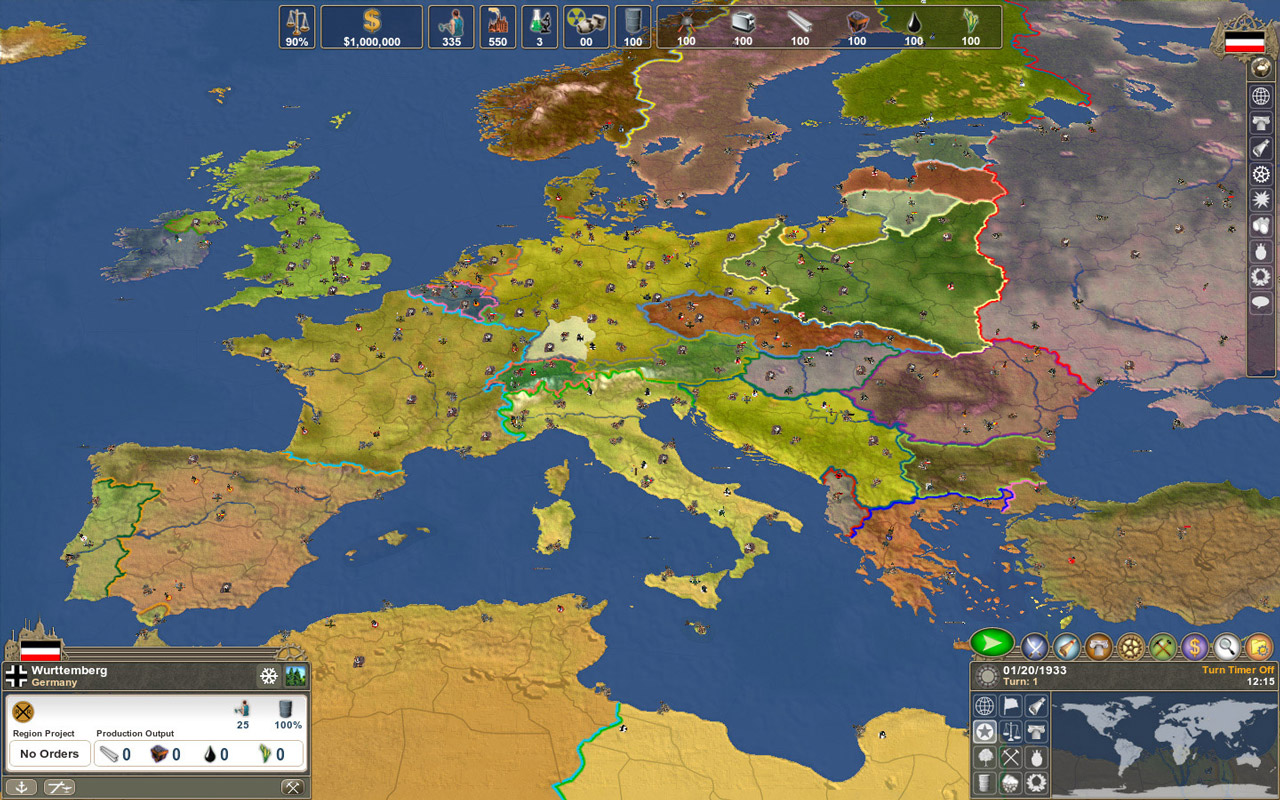Click the anchor icon in the region panel
Image resolution: width=1280 pixels, height=800 pixels.
23,787
